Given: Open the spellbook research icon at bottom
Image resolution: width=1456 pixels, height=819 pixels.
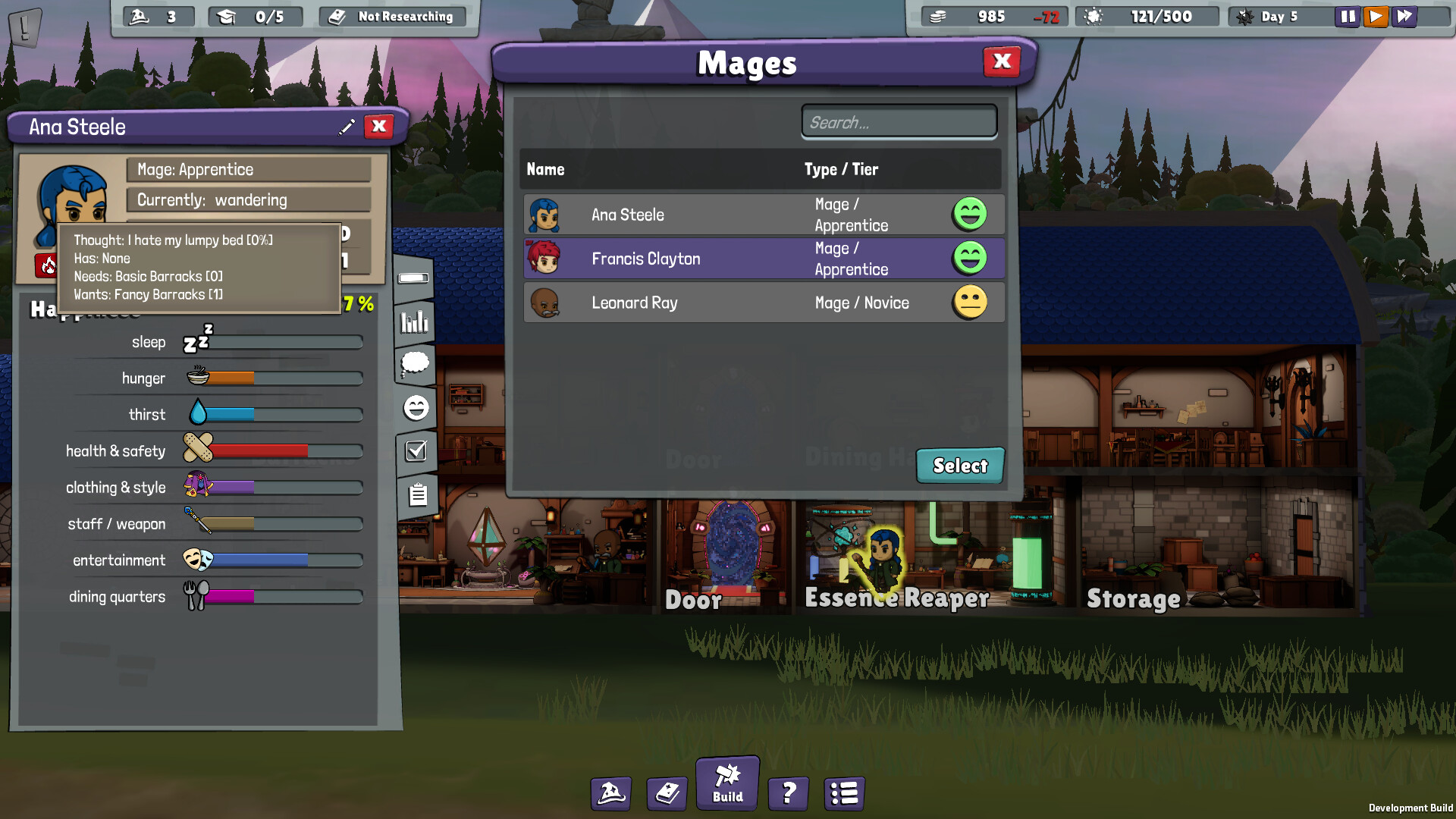Looking at the screenshot, I should coord(667,793).
